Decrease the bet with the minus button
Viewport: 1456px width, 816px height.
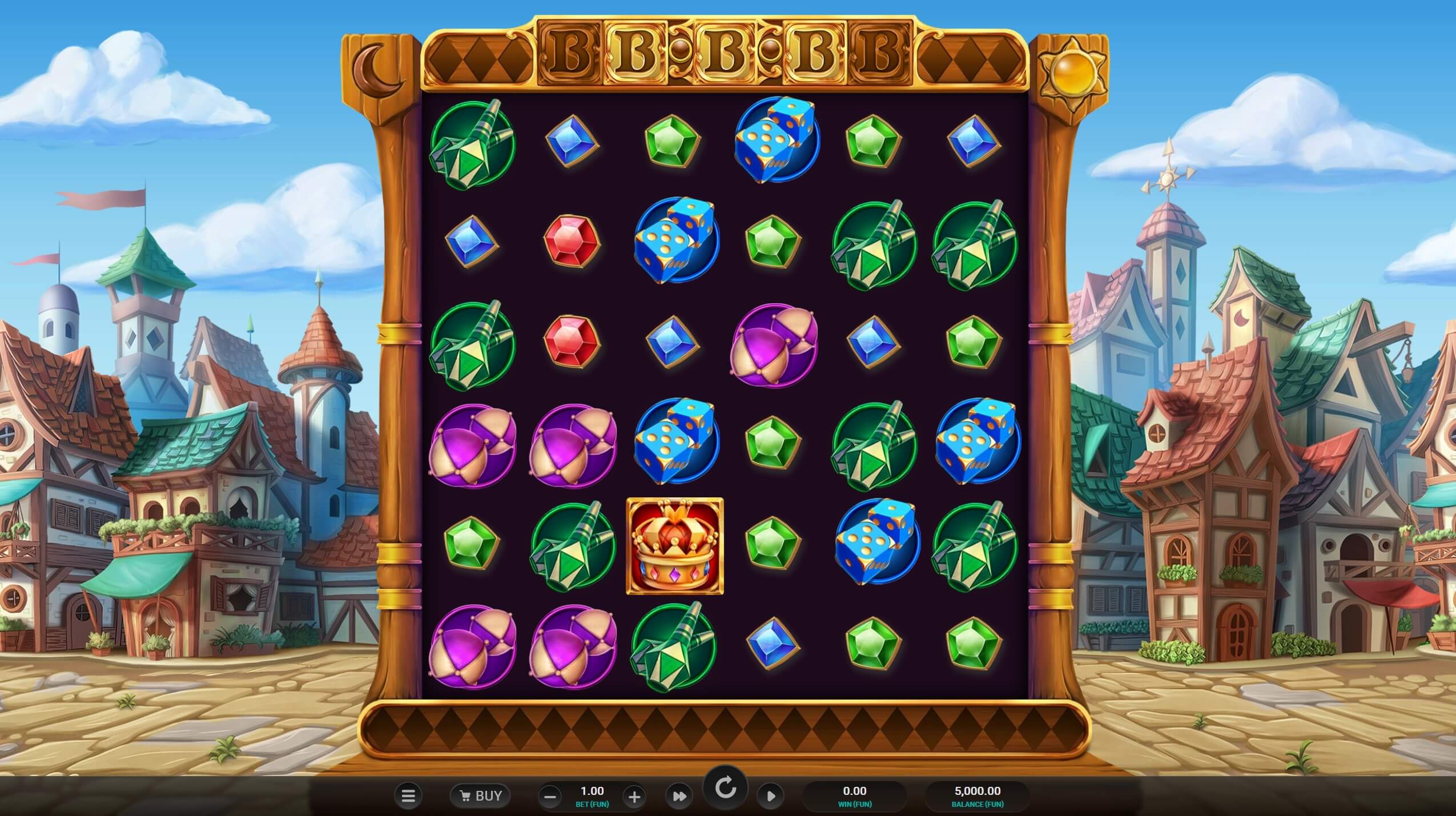(x=550, y=797)
